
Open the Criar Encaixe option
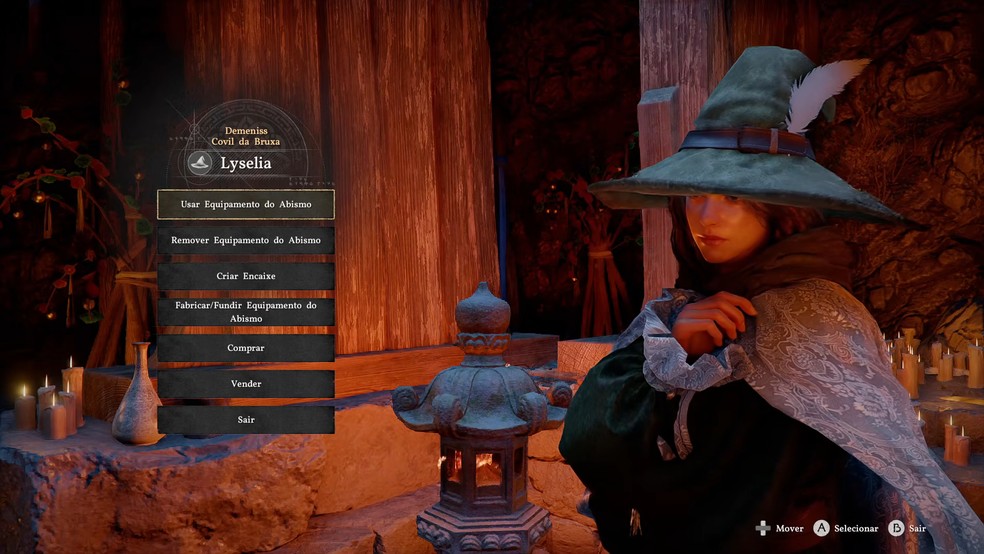(246, 276)
